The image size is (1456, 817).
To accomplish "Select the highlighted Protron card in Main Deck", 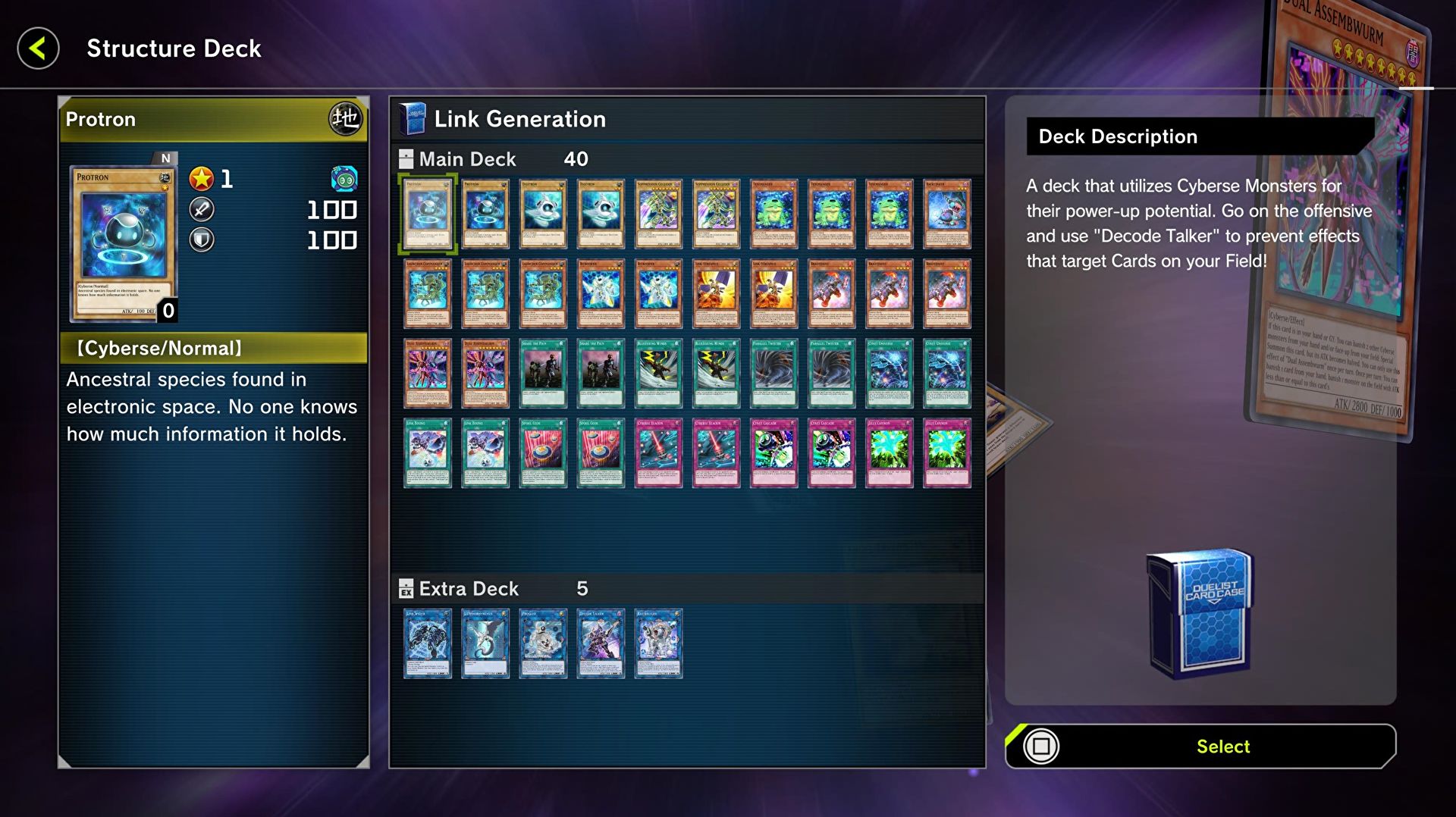I will click(428, 214).
